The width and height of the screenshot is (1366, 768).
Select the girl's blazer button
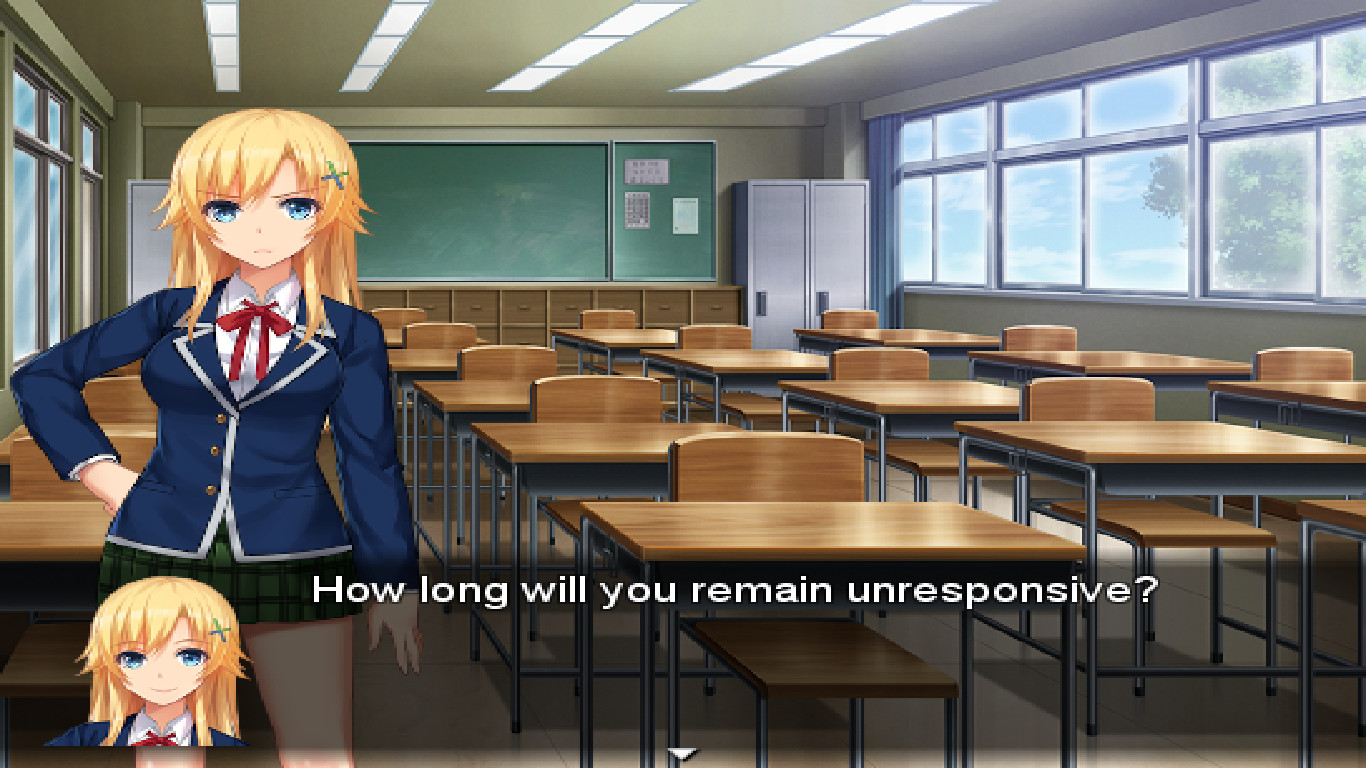click(218, 420)
